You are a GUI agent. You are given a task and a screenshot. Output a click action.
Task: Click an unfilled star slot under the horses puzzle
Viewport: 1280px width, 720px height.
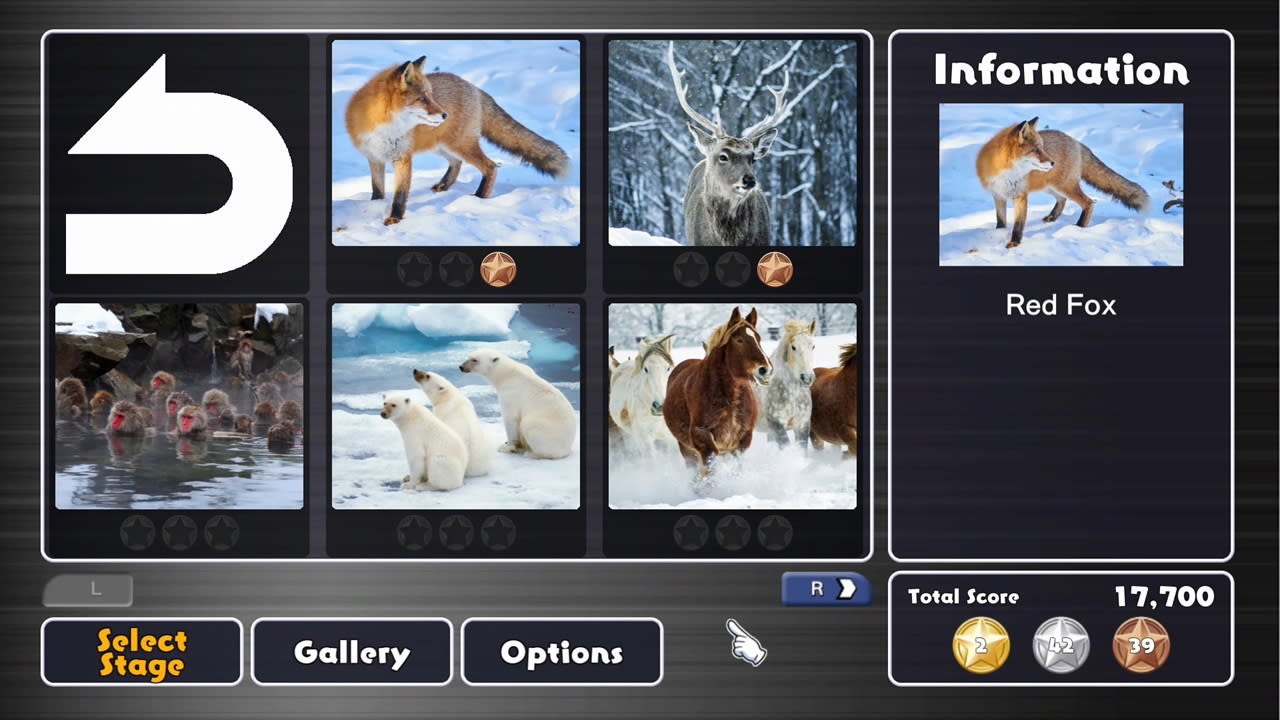pos(732,532)
